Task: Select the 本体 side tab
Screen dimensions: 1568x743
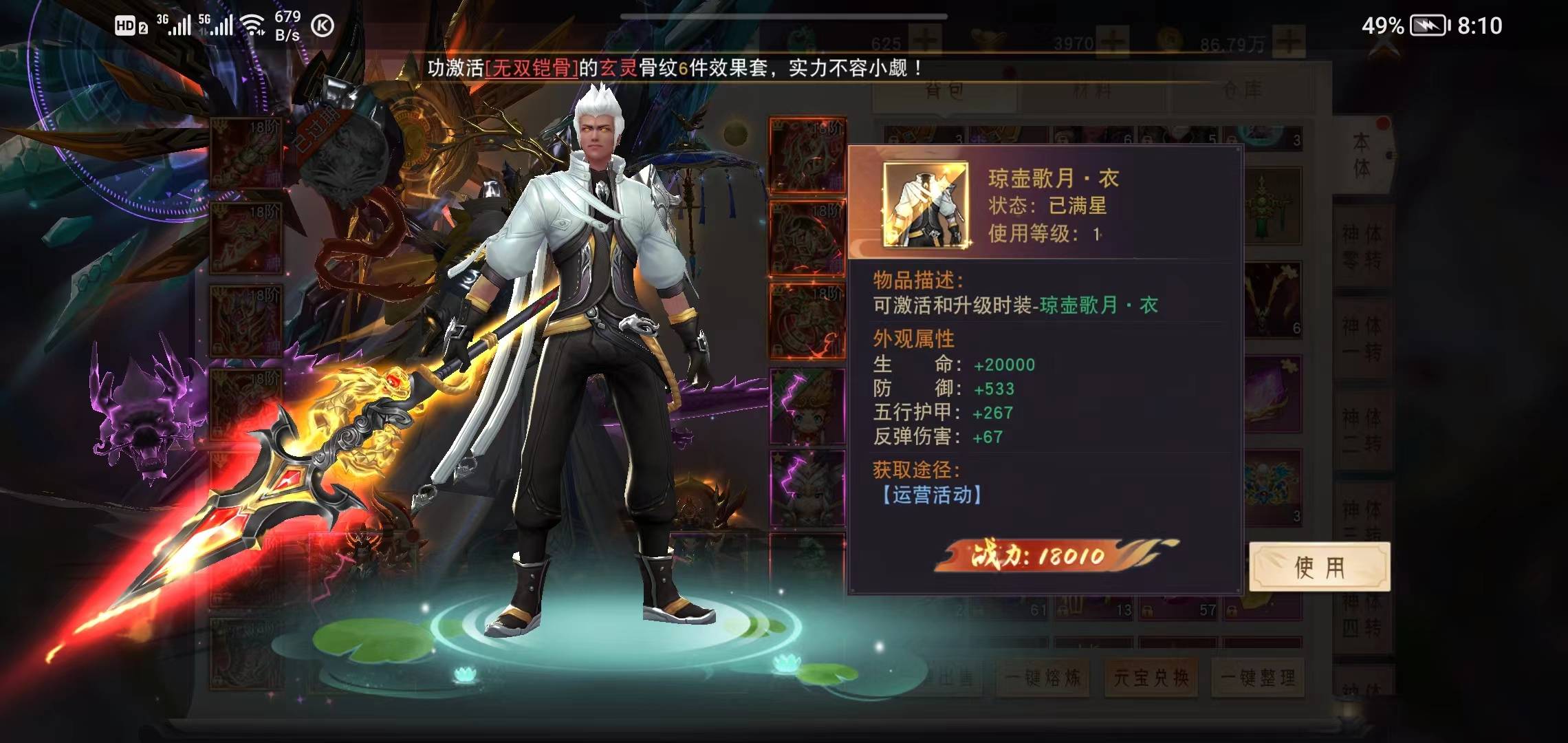Action: [1362, 155]
